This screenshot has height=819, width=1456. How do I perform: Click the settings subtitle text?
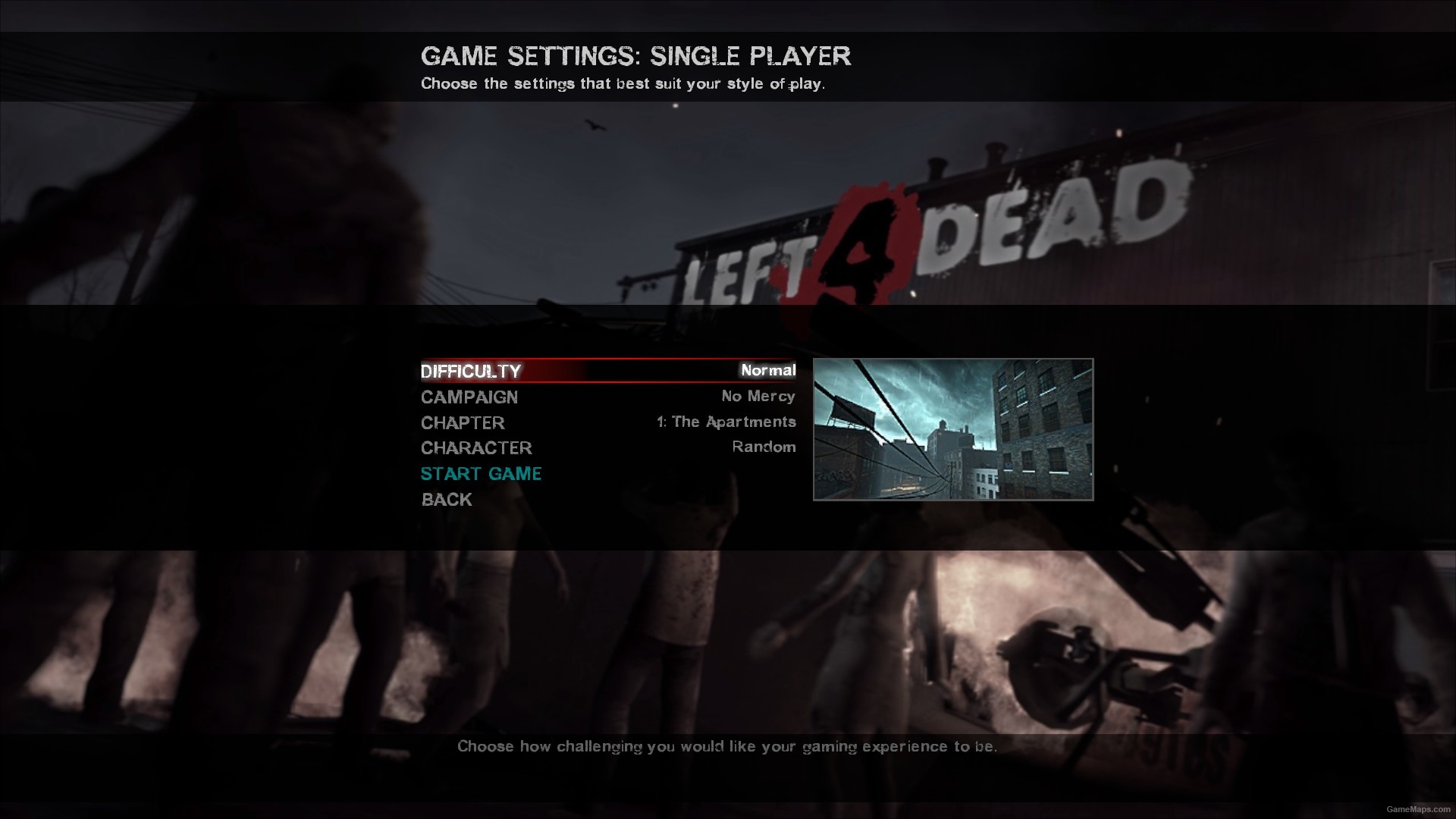(x=624, y=83)
